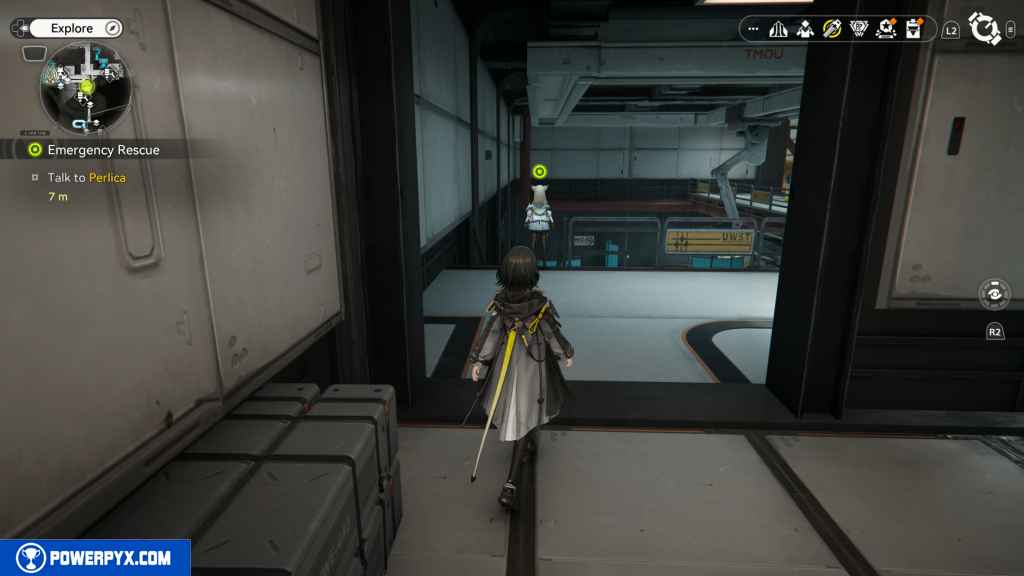Open the Emergency Rescue quest tracker

coord(103,150)
